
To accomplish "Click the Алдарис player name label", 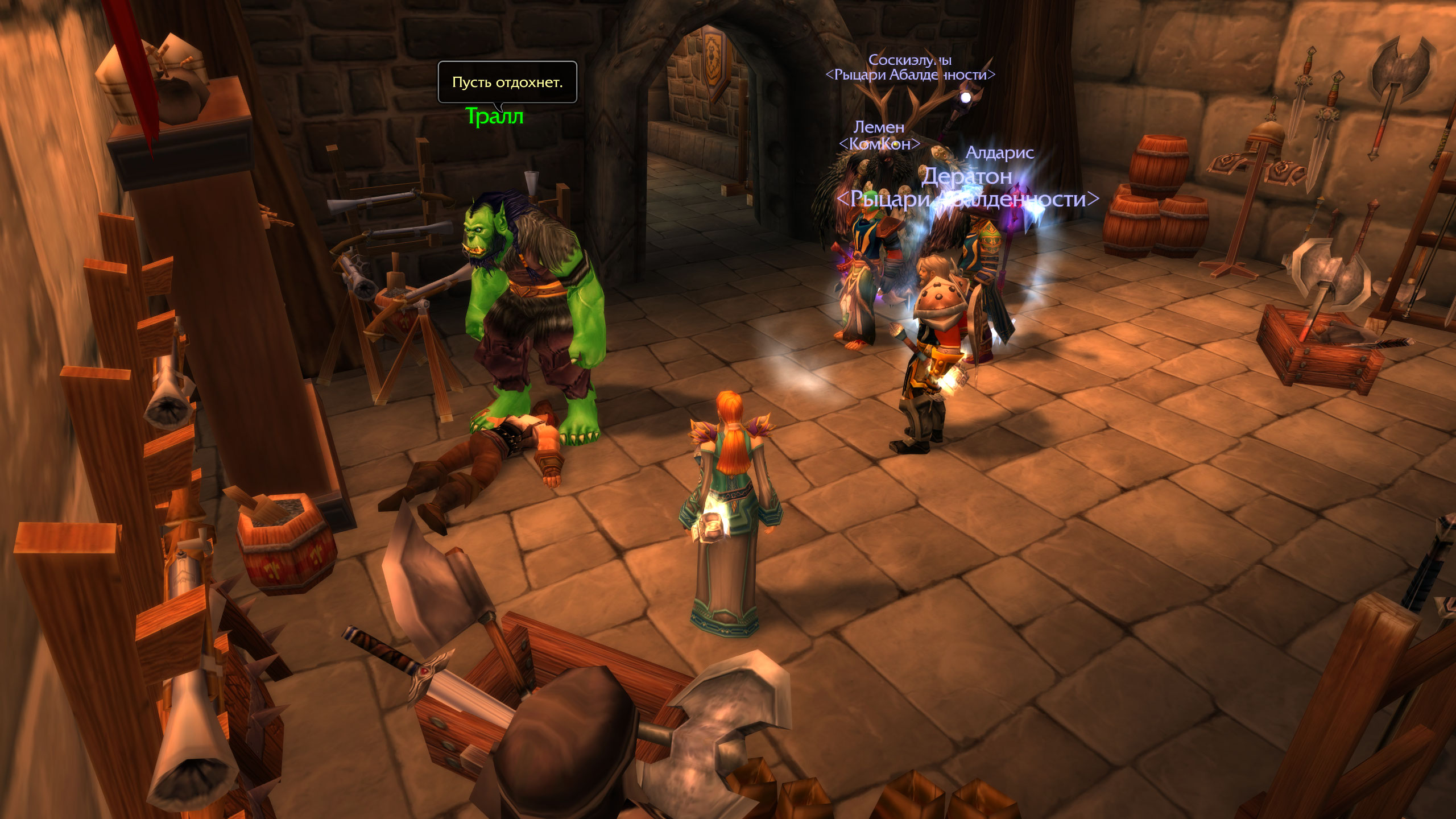I will 999,152.
